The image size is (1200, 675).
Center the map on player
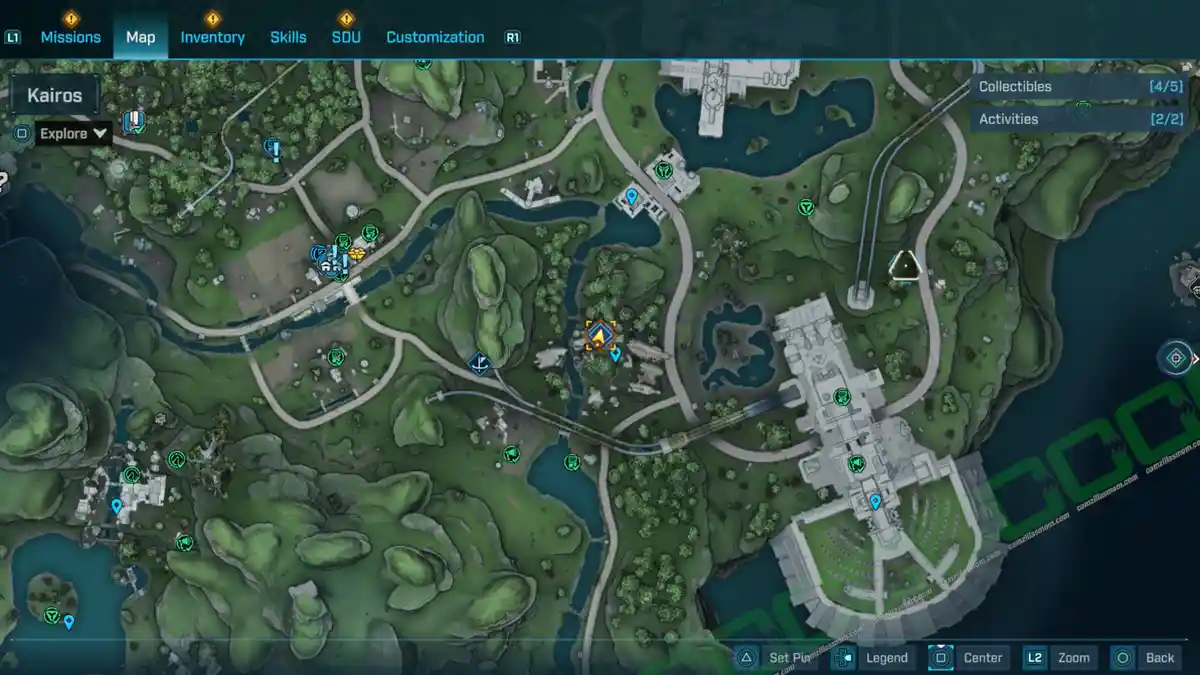(x=968, y=657)
